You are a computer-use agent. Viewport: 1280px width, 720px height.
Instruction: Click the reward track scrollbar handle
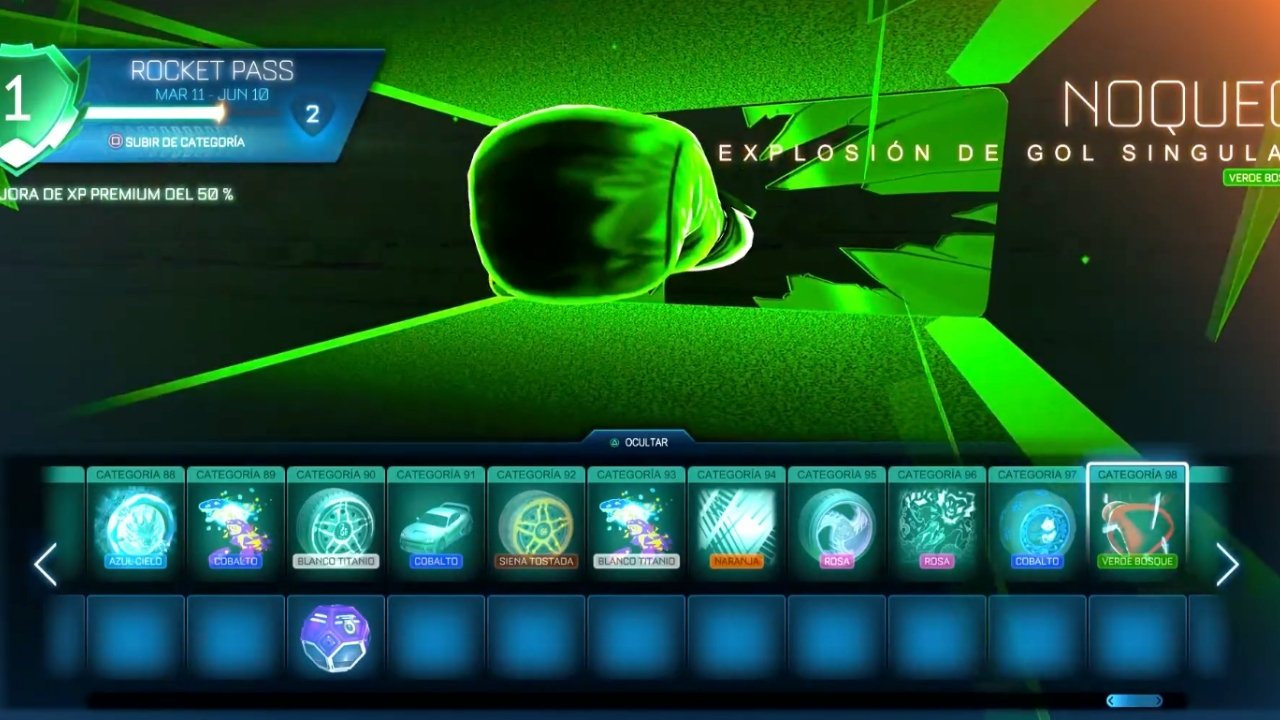click(x=1134, y=701)
